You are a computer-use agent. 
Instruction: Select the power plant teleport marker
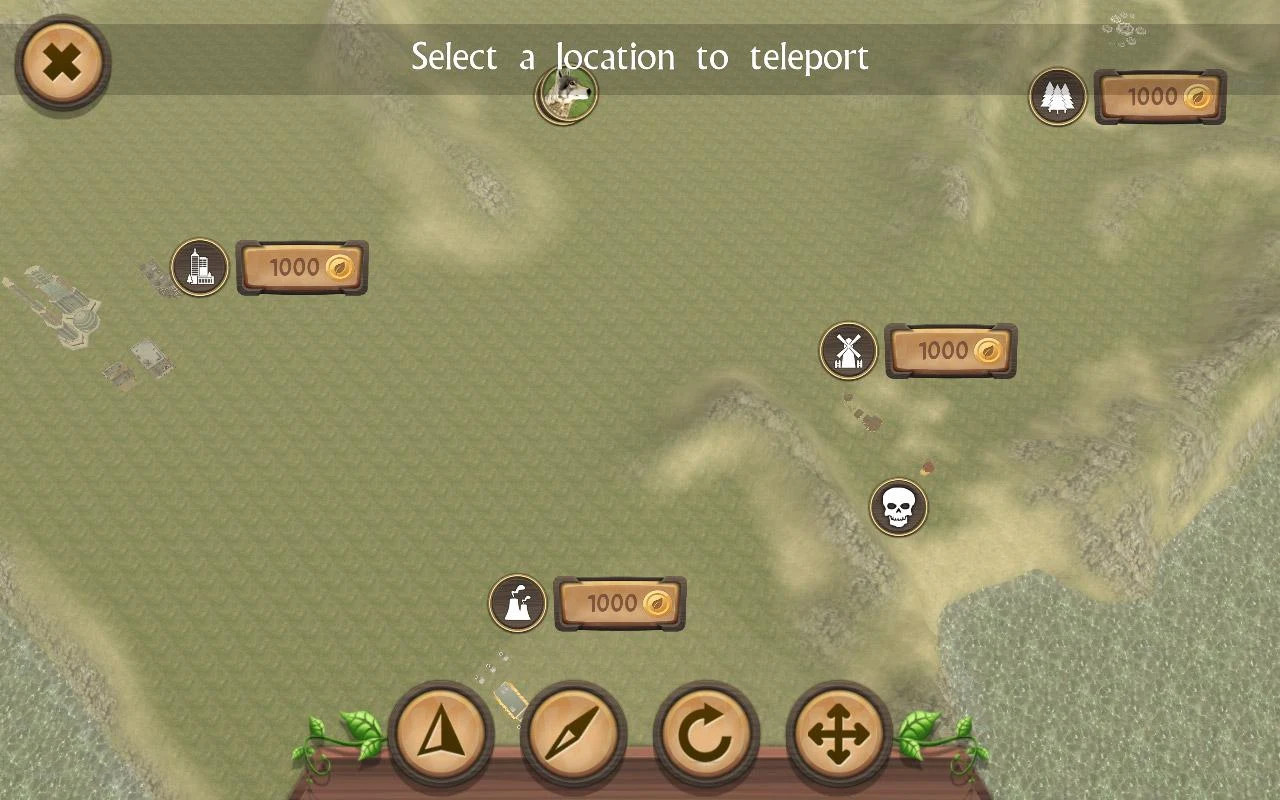[x=517, y=604]
